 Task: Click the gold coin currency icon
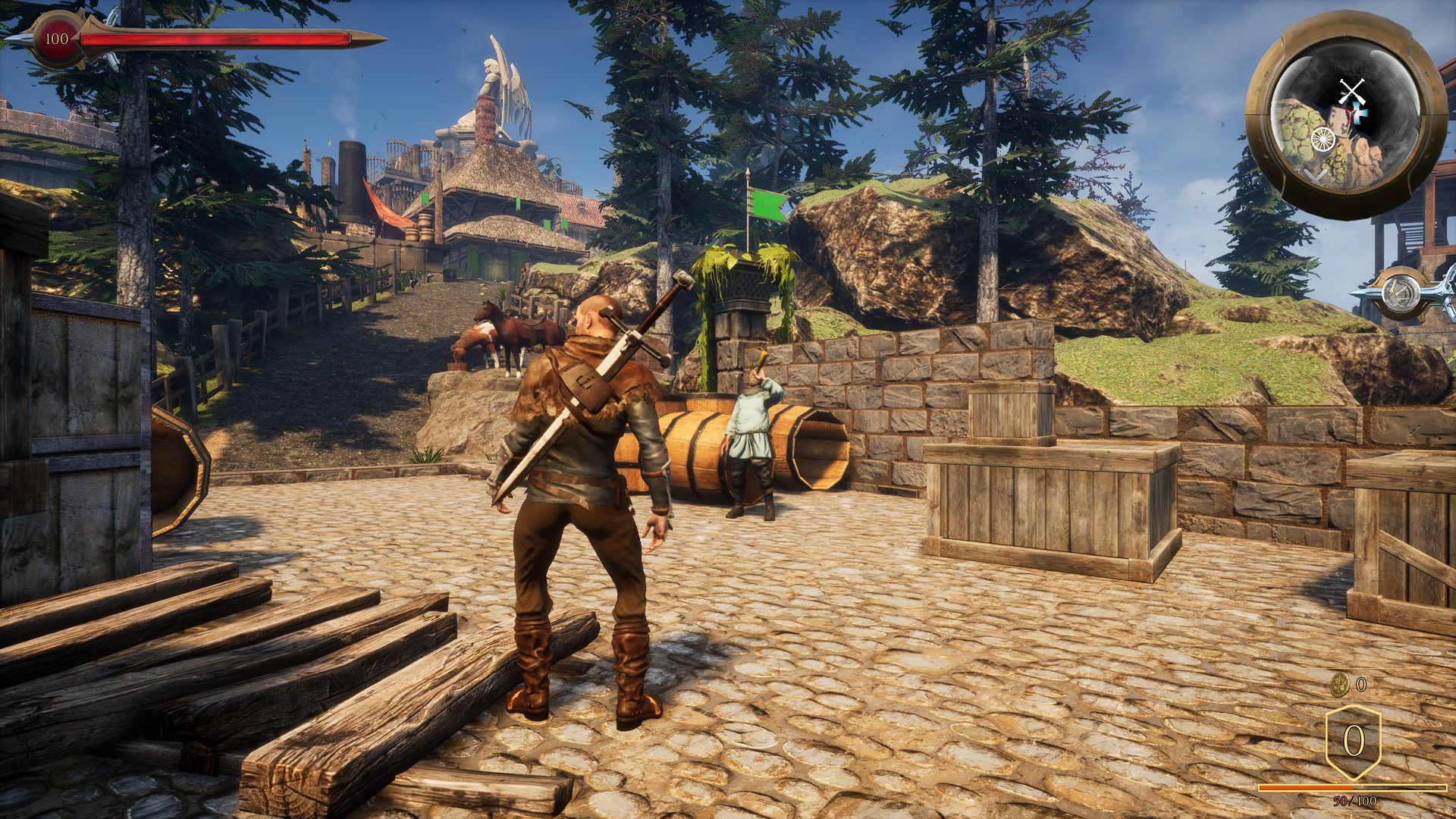(1340, 684)
